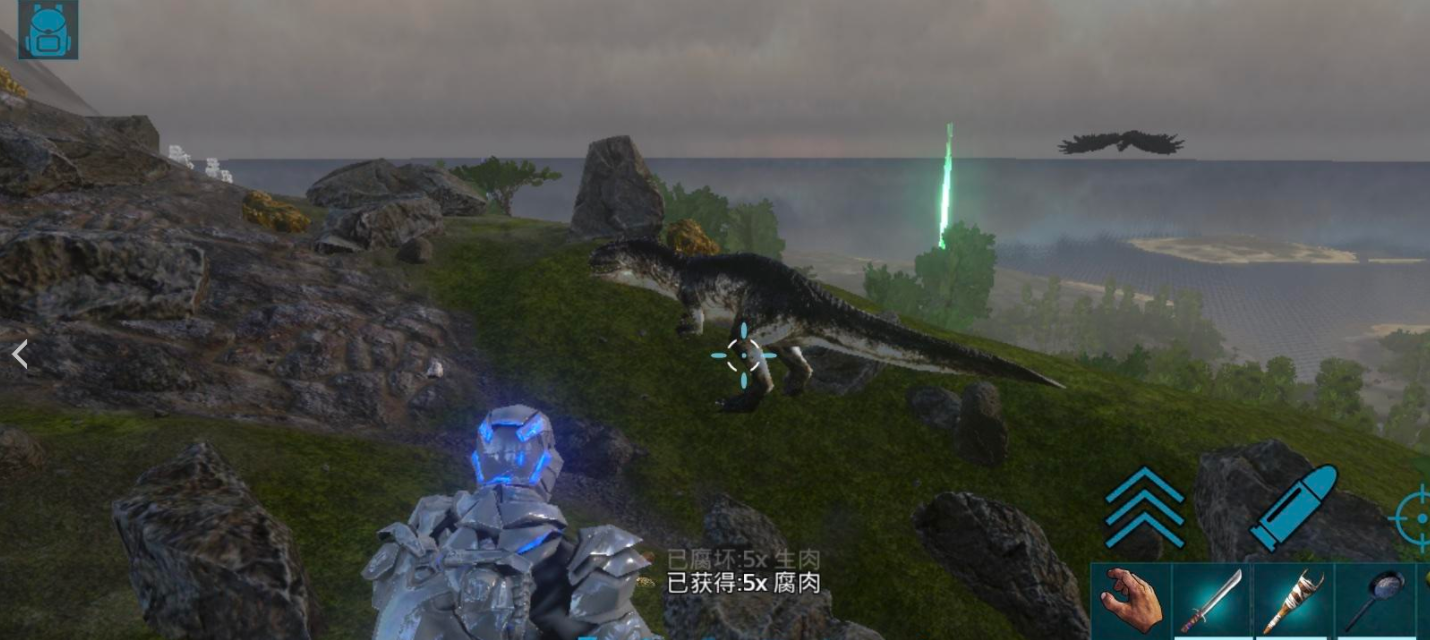
Task: Select the bare hand hotbar slot
Action: [x=1131, y=601]
